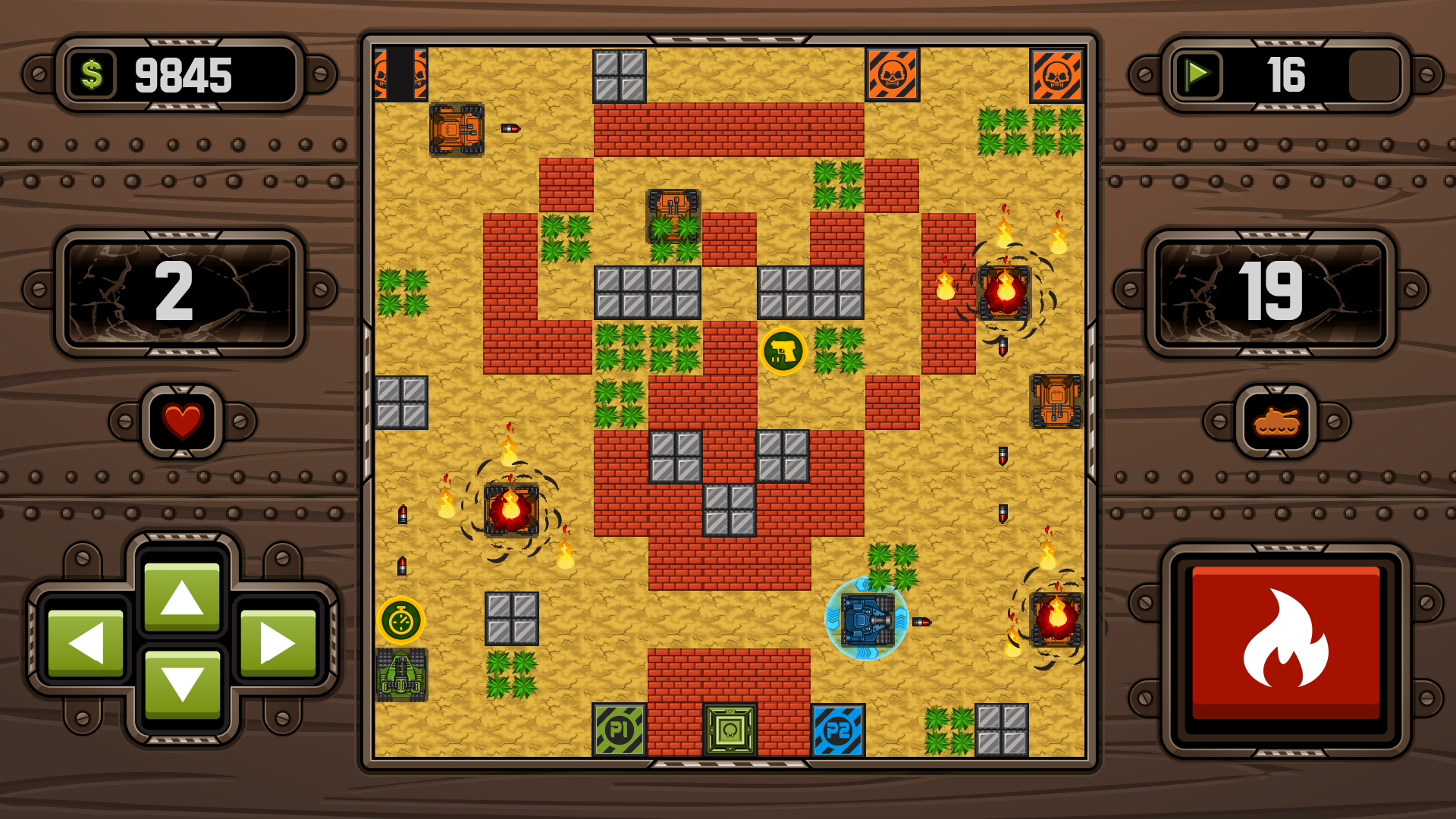Click the dollar sign currency icon
The width and height of the screenshot is (1456, 819).
[91, 75]
